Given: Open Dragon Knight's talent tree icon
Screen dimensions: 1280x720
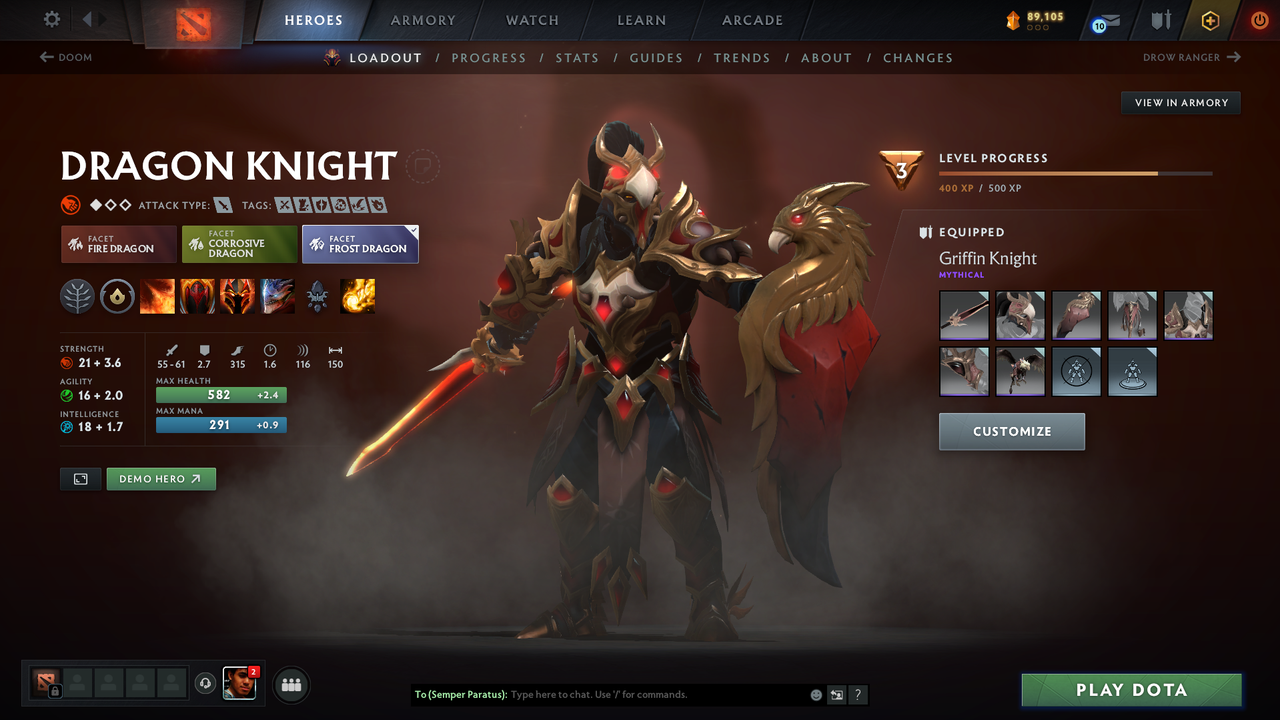Looking at the screenshot, I should coord(77,296).
